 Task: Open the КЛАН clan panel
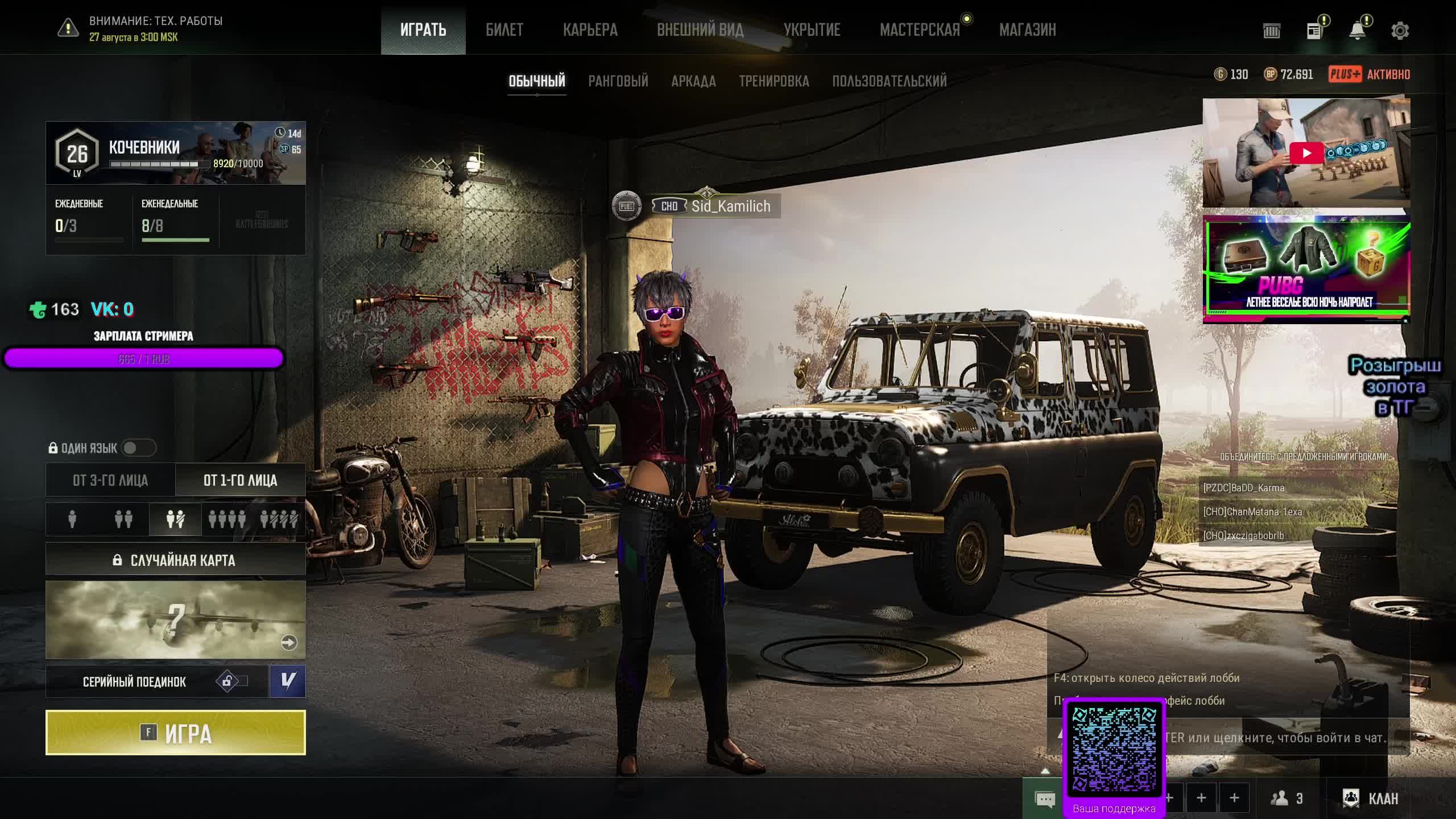pos(1371,799)
